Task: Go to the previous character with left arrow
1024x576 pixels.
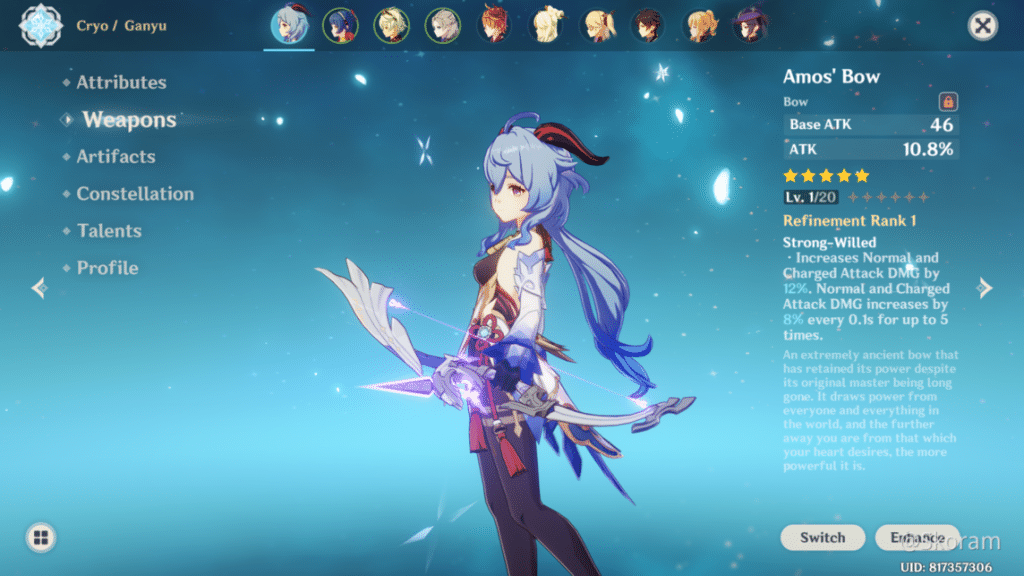Action: 39,288
